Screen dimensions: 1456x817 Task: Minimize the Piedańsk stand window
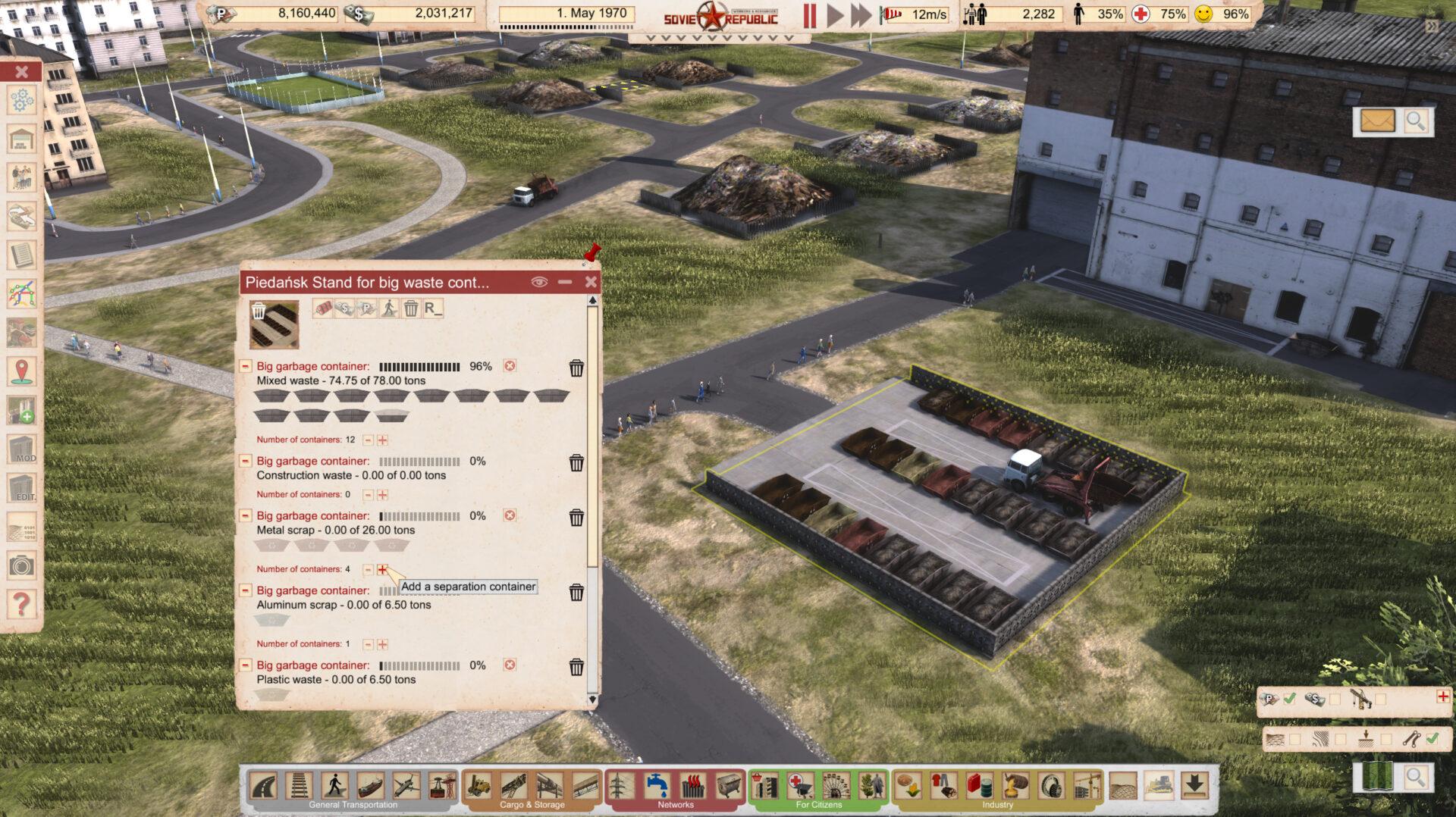(565, 282)
